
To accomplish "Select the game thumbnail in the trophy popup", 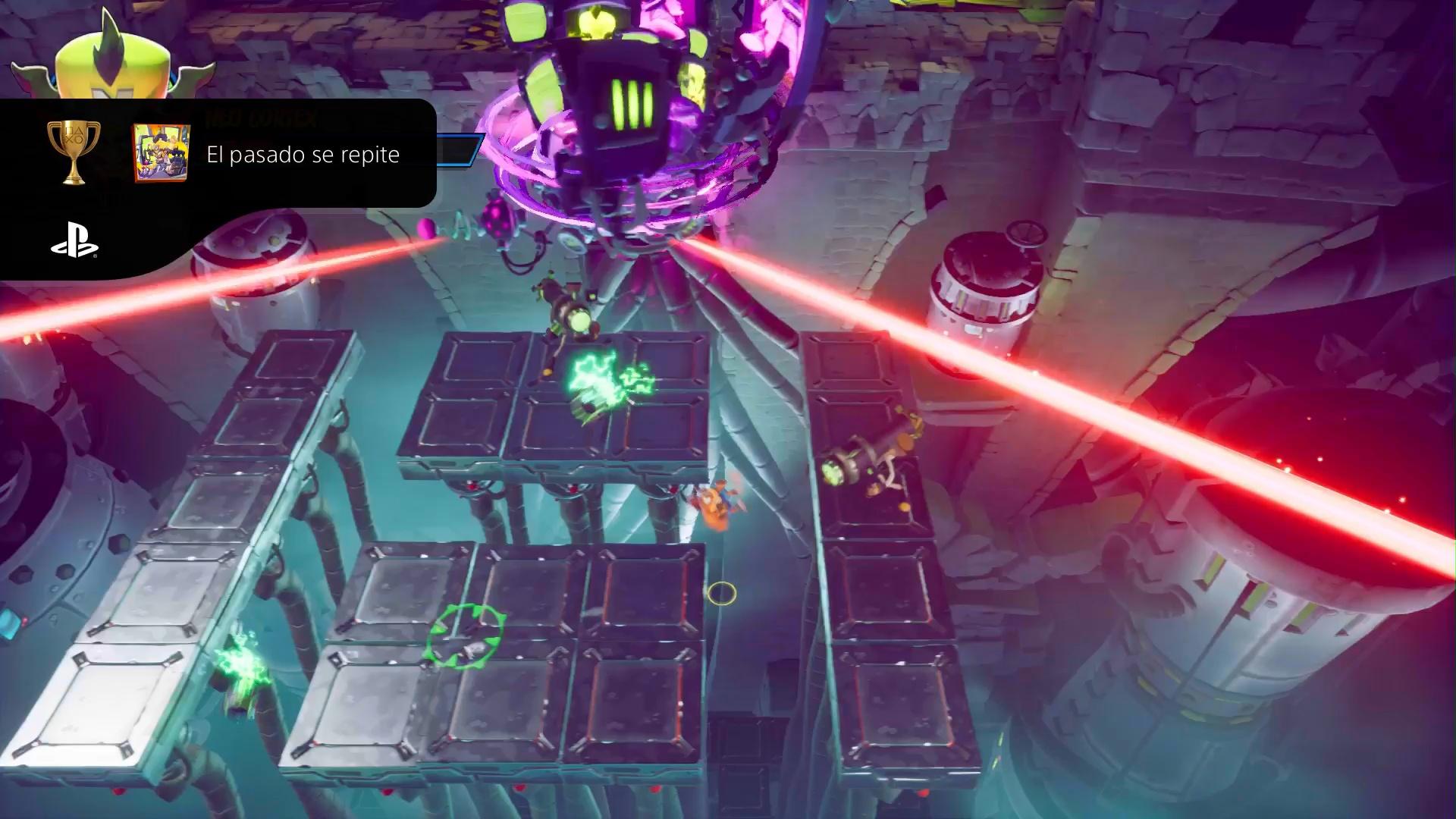I will [161, 153].
